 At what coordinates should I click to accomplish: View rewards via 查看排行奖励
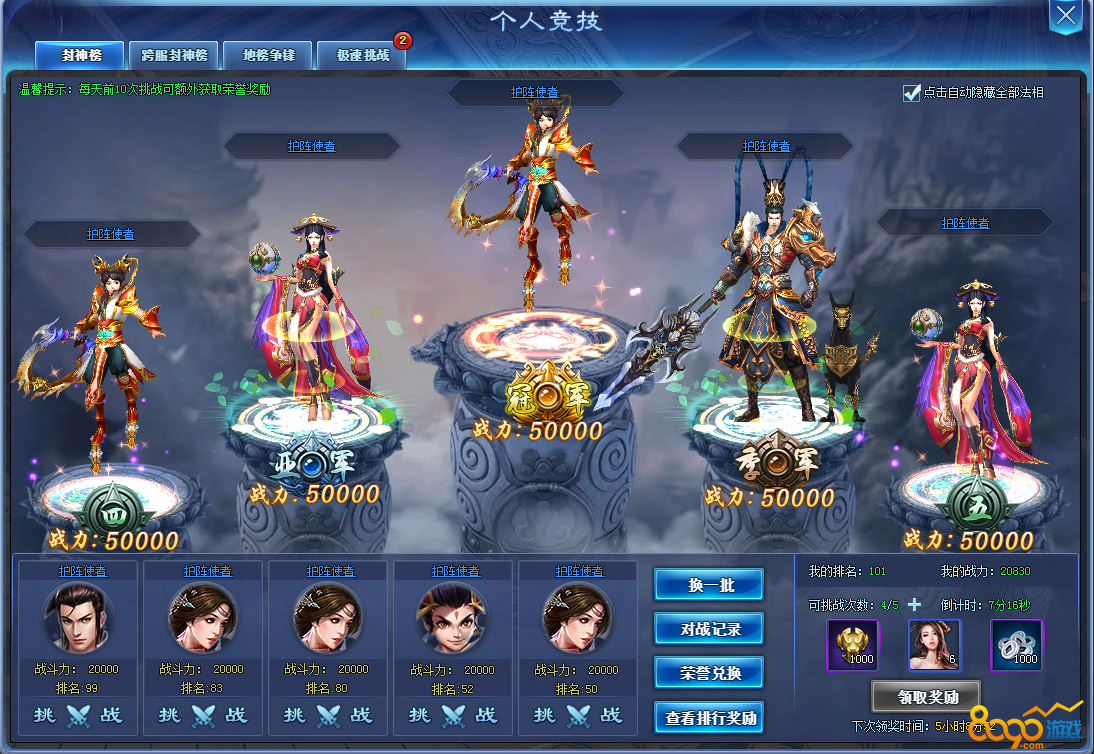coord(709,717)
